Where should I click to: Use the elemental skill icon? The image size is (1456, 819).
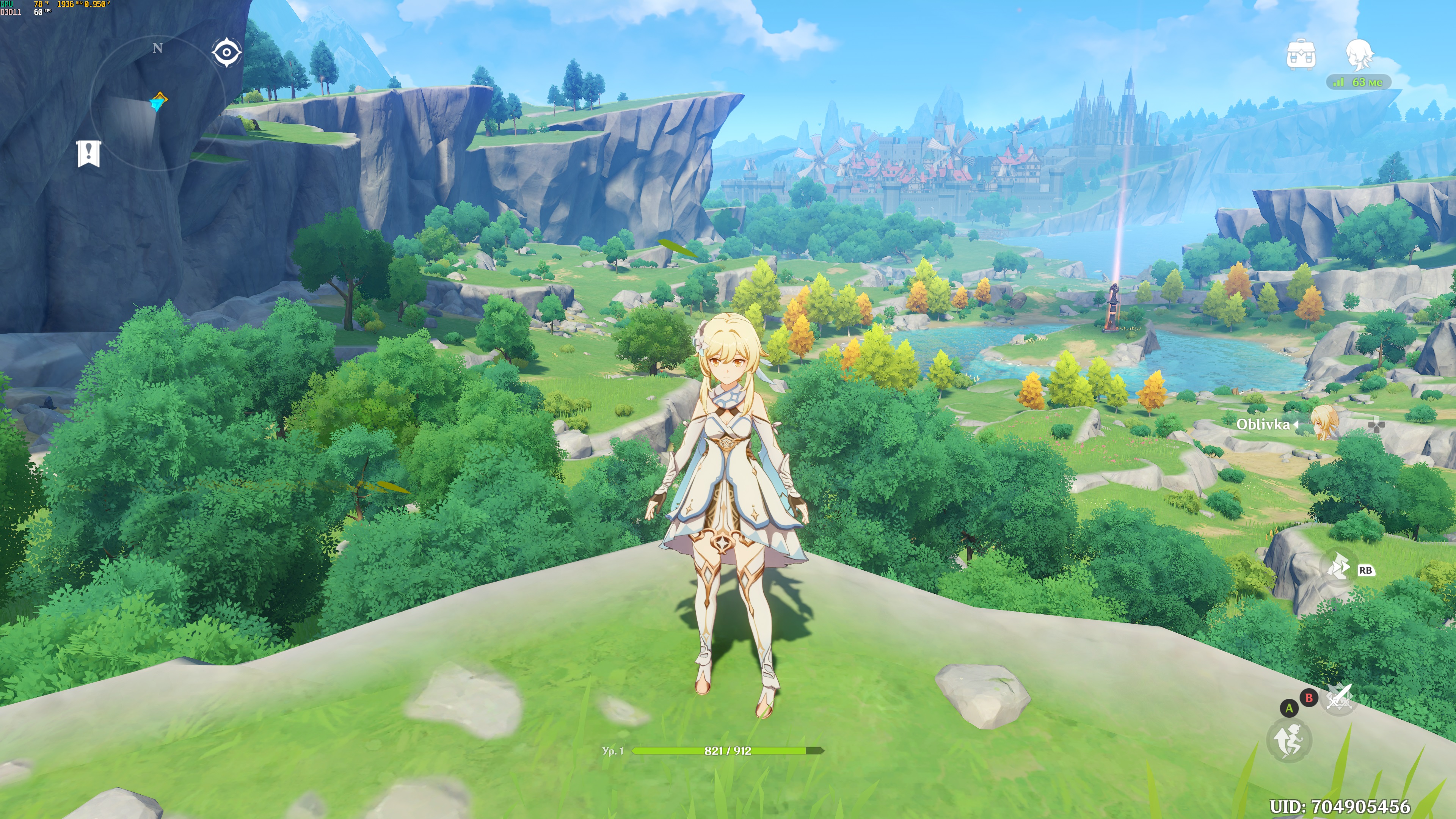[x=1338, y=568]
